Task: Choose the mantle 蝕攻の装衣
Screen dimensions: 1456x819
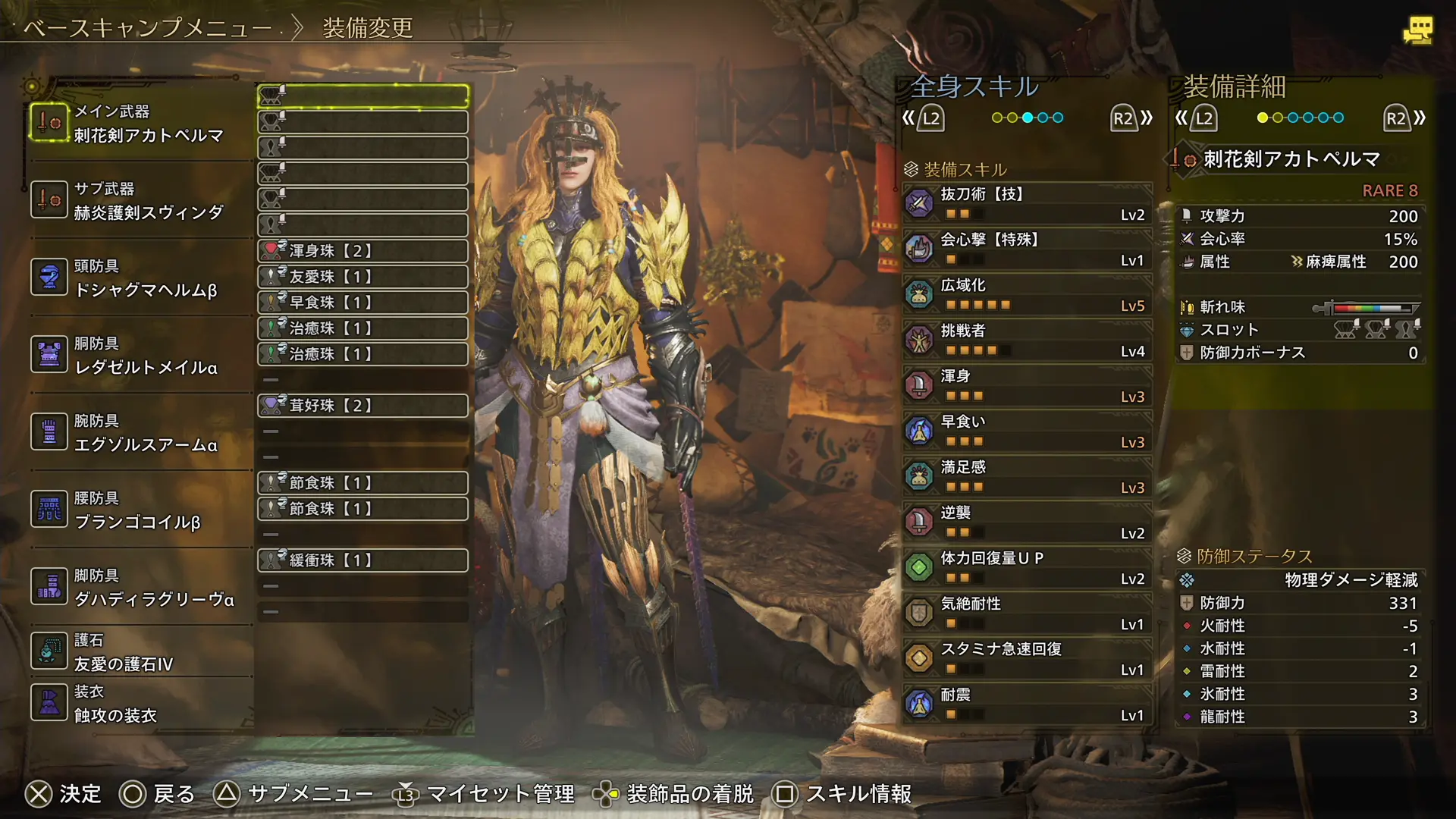Action: click(x=140, y=704)
